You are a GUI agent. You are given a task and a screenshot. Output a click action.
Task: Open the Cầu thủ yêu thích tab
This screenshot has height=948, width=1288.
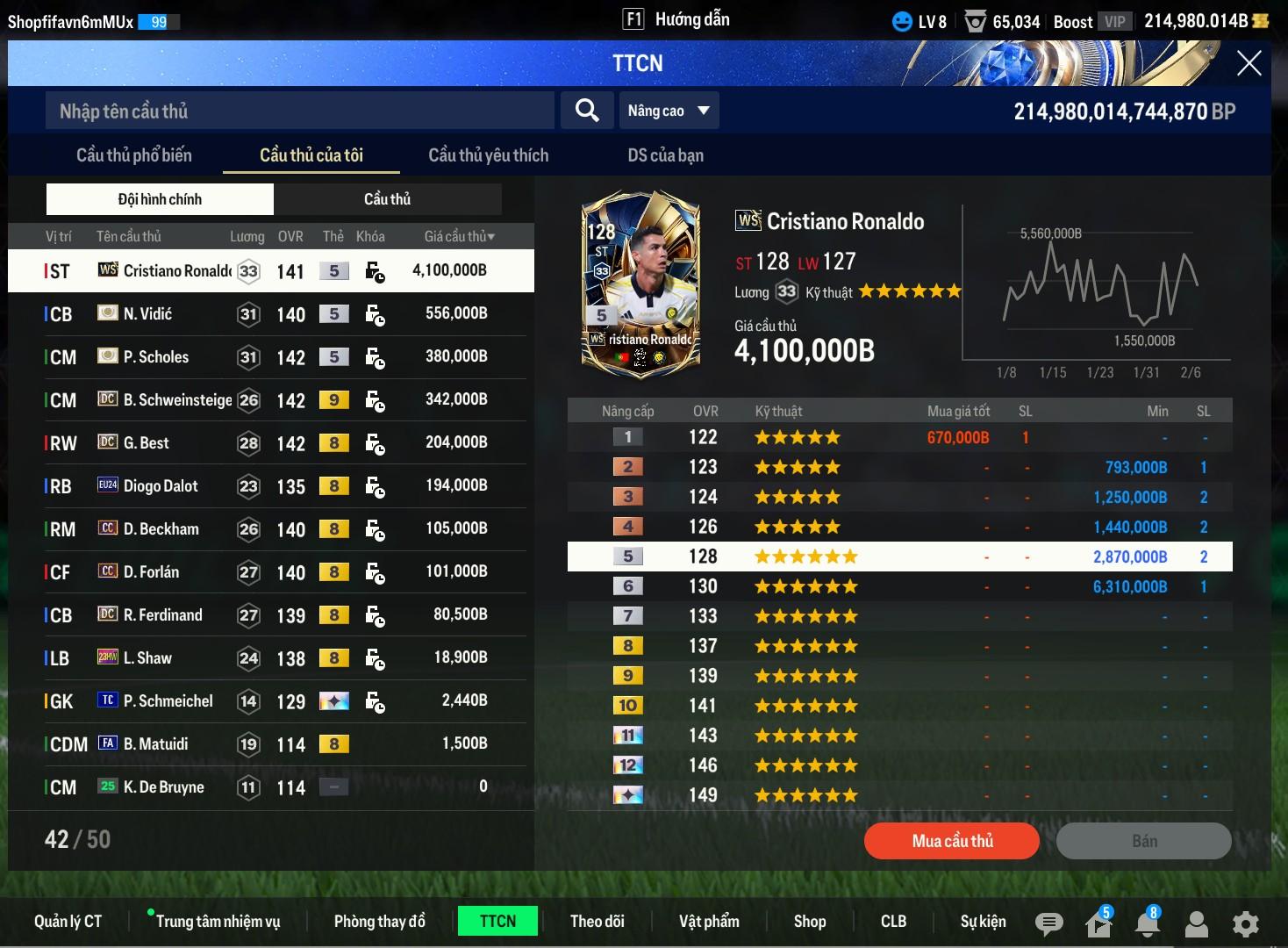(x=488, y=155)
